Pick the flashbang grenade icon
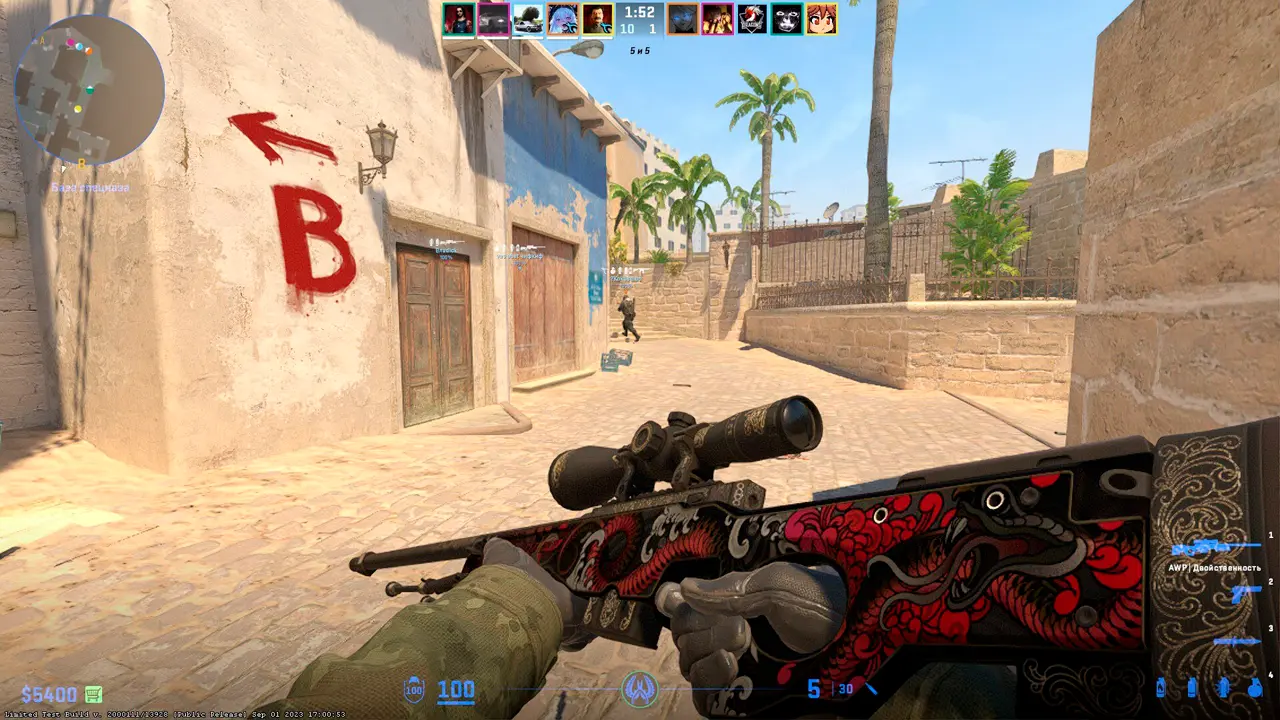This screenshot has height=720, width=1280. [x=1223, y=688]
